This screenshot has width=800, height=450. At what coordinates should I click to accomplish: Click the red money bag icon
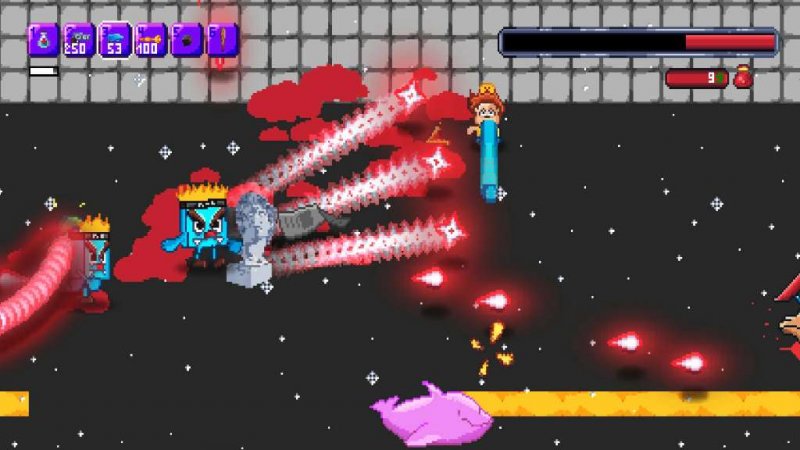click(743, 77)
